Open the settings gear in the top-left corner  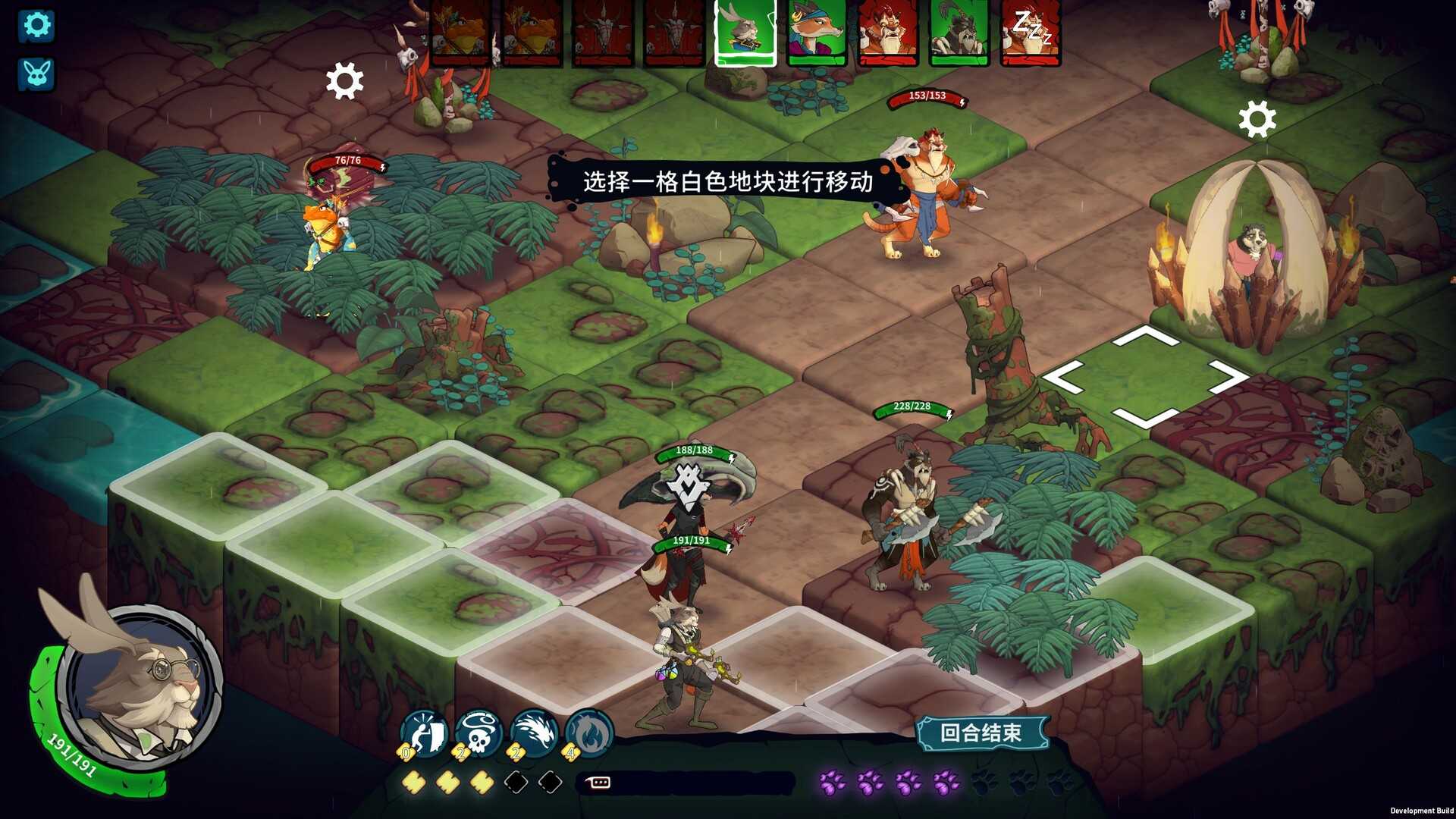pyautogui.click(x=36, y=25)
